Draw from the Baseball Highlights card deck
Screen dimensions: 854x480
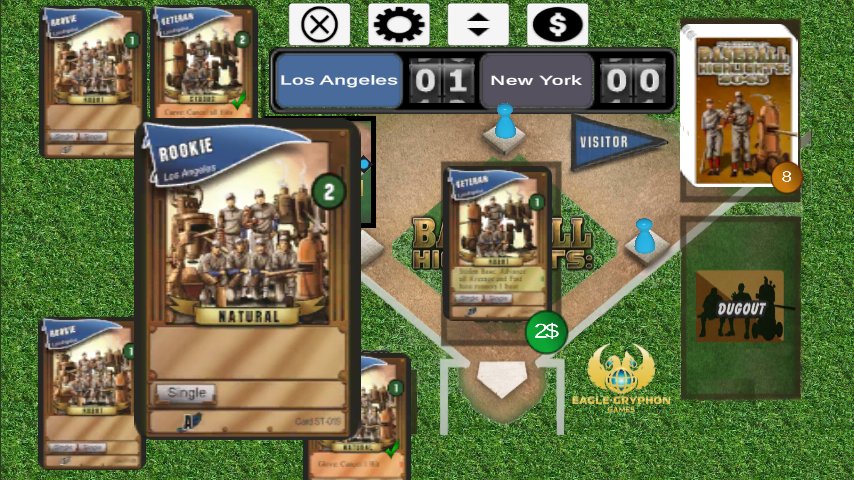738,104
